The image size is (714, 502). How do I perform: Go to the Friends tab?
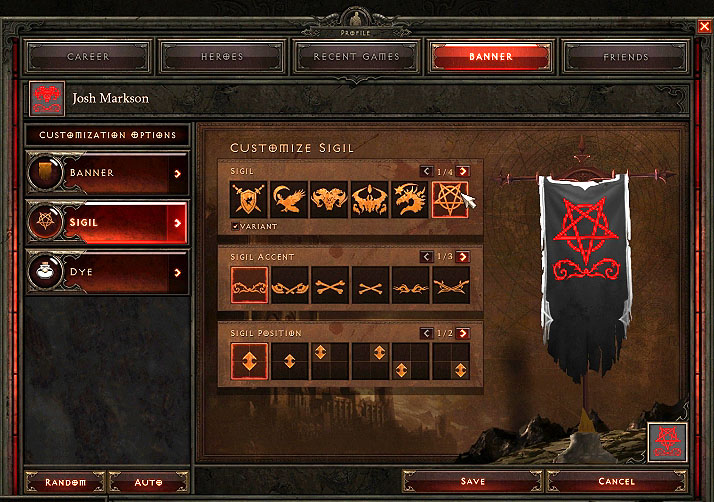[x=626, y=57]
